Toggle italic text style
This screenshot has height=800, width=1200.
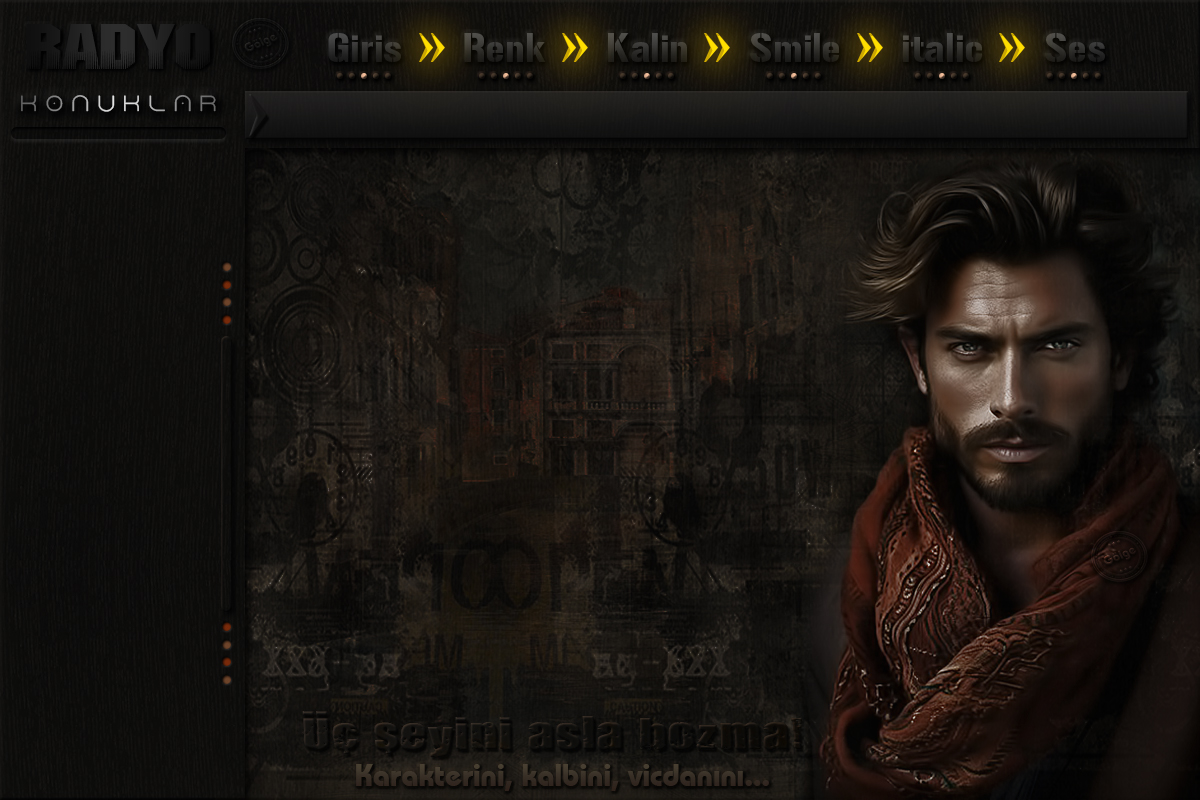click(942, 48)
